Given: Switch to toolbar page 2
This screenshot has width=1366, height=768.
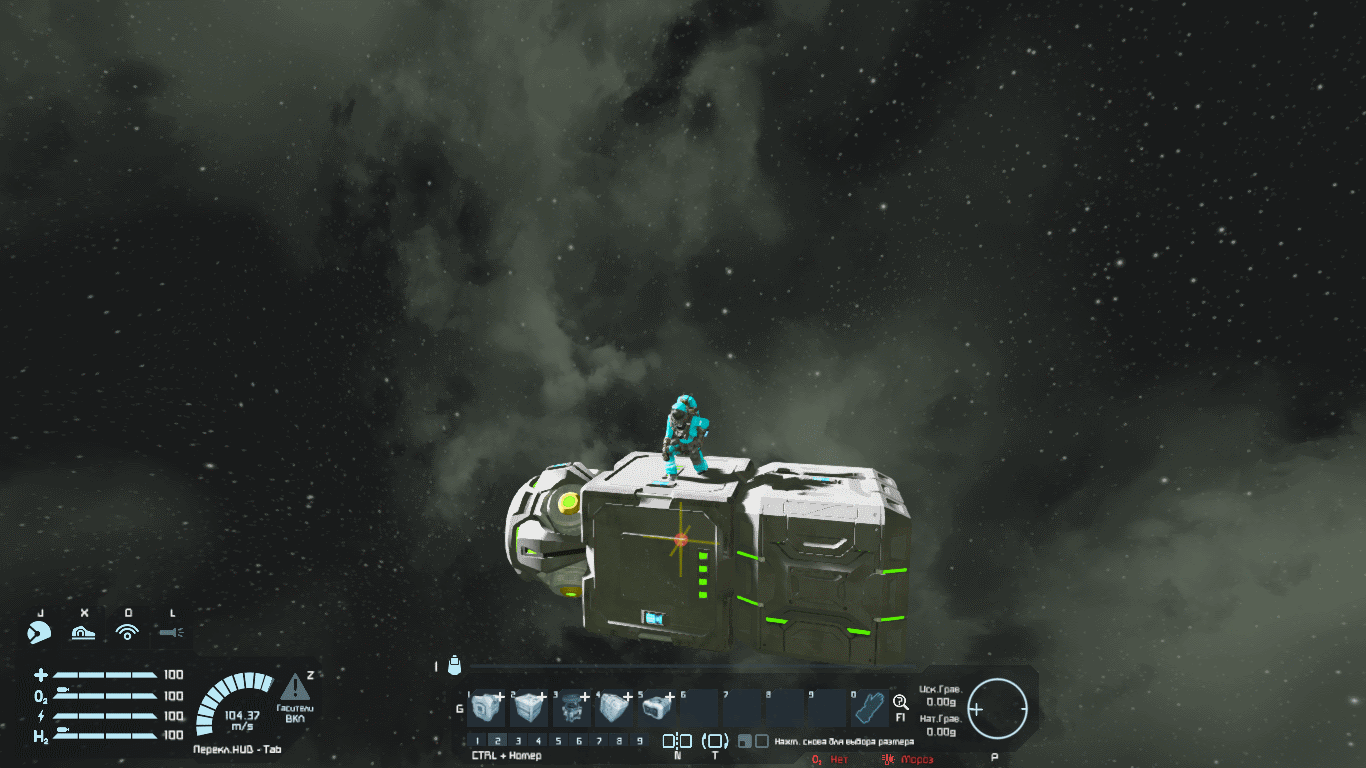Looking at the screenshot, I should click(x=498, y=741).
